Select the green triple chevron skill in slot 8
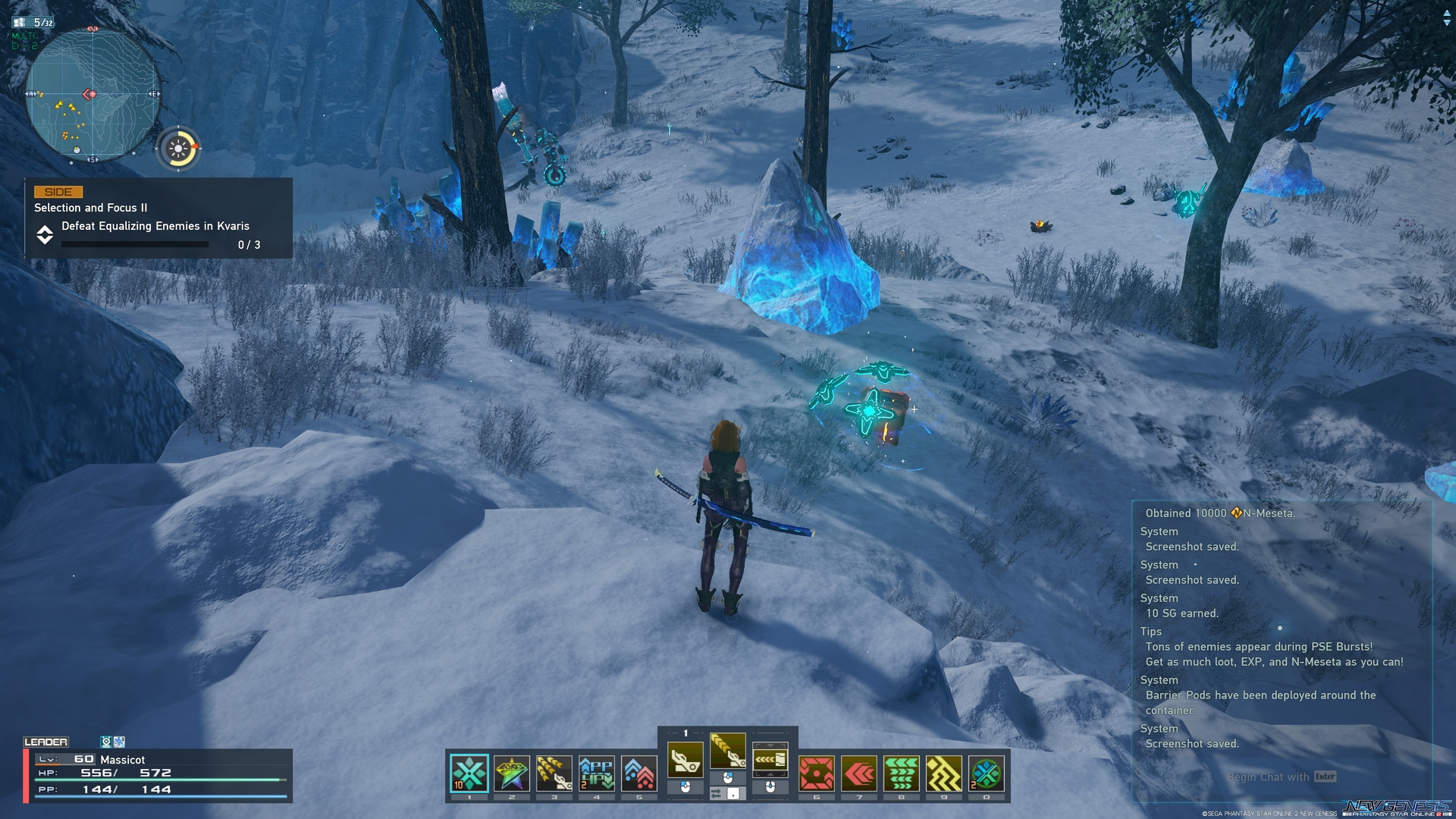1456x819 pixels. (x=901, y=775)
